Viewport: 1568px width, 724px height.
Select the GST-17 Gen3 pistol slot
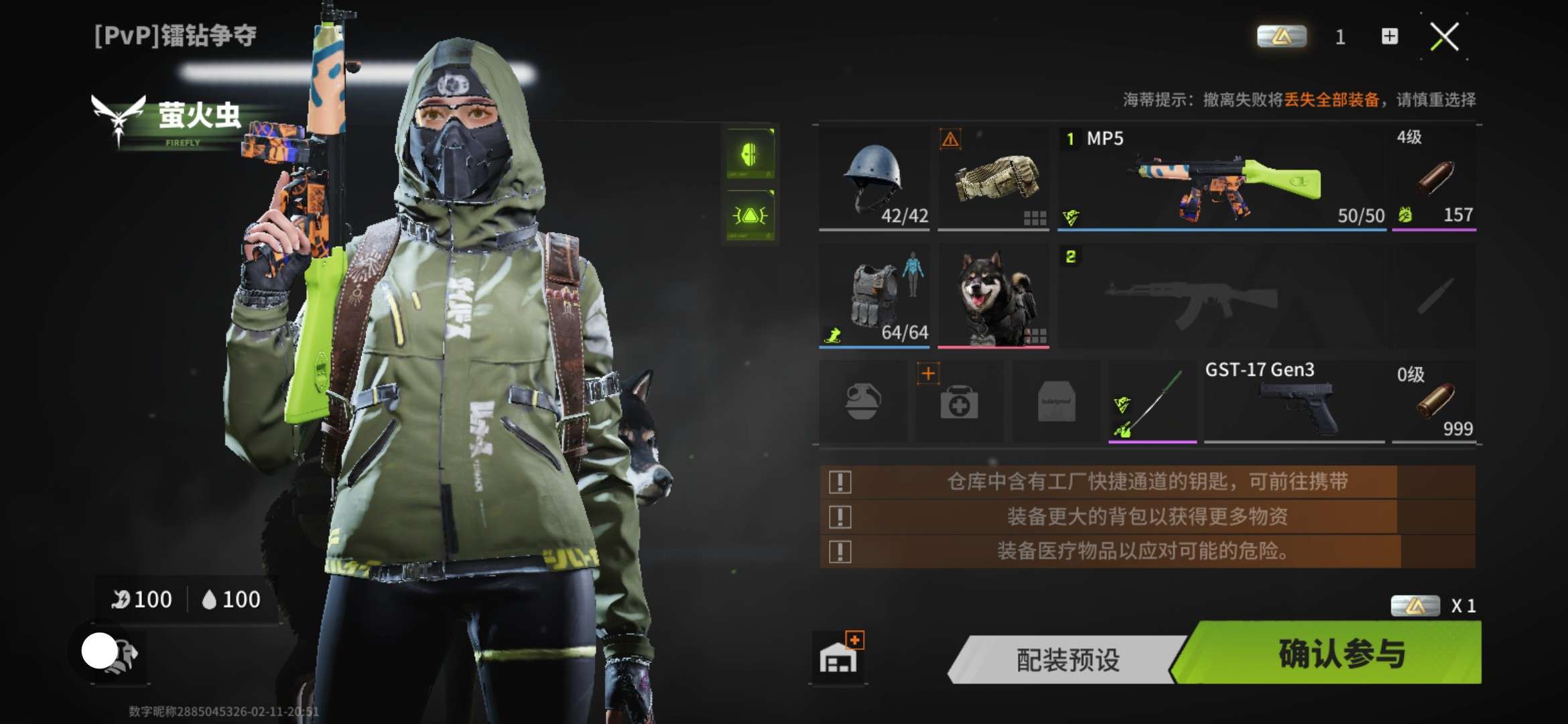(1294, 402)
